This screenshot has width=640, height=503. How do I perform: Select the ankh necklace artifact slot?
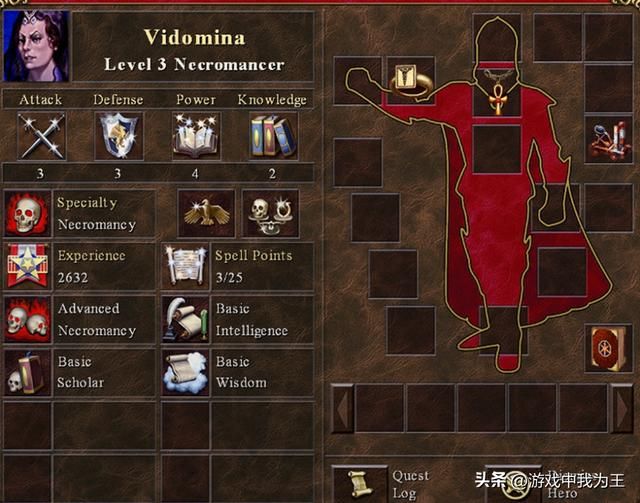tap(497, 91)
